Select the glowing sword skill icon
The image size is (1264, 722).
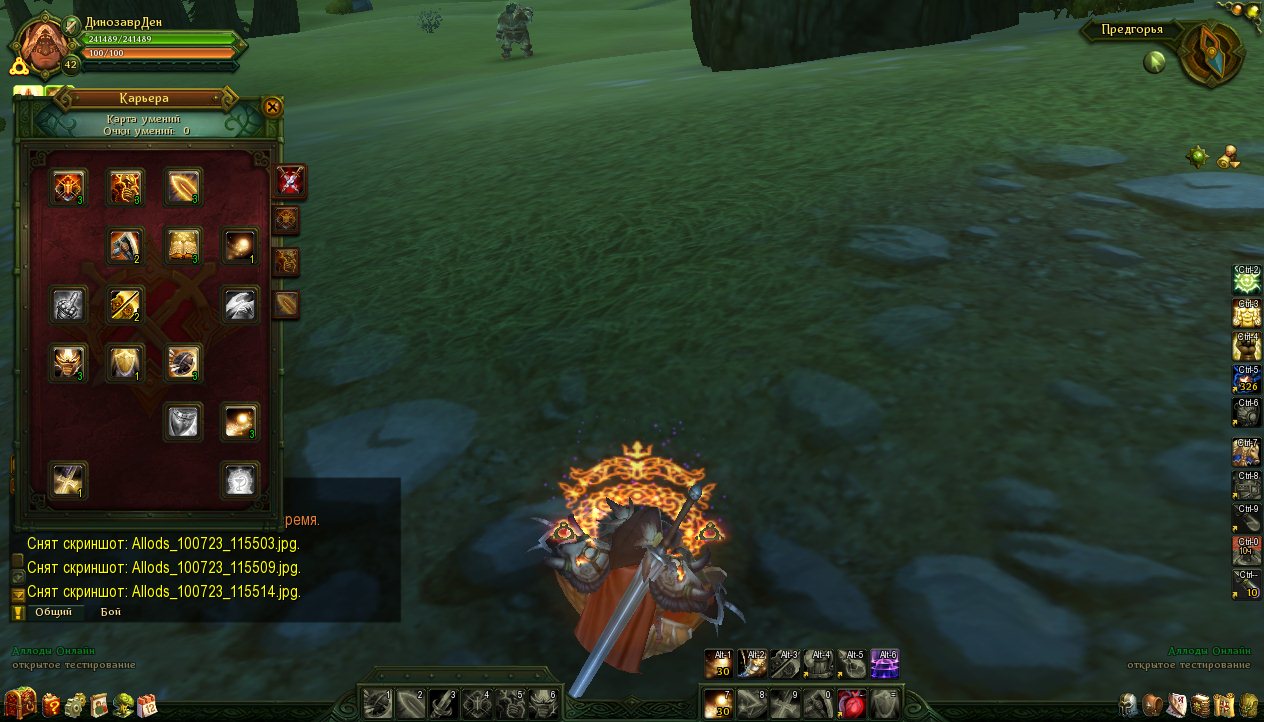[x=126, y=305]
